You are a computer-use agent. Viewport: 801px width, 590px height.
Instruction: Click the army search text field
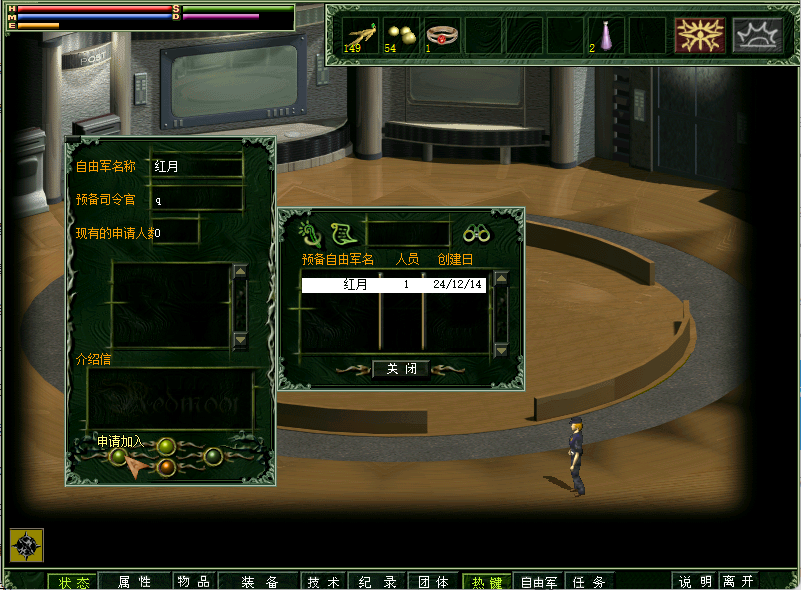(x=408, y=234)
